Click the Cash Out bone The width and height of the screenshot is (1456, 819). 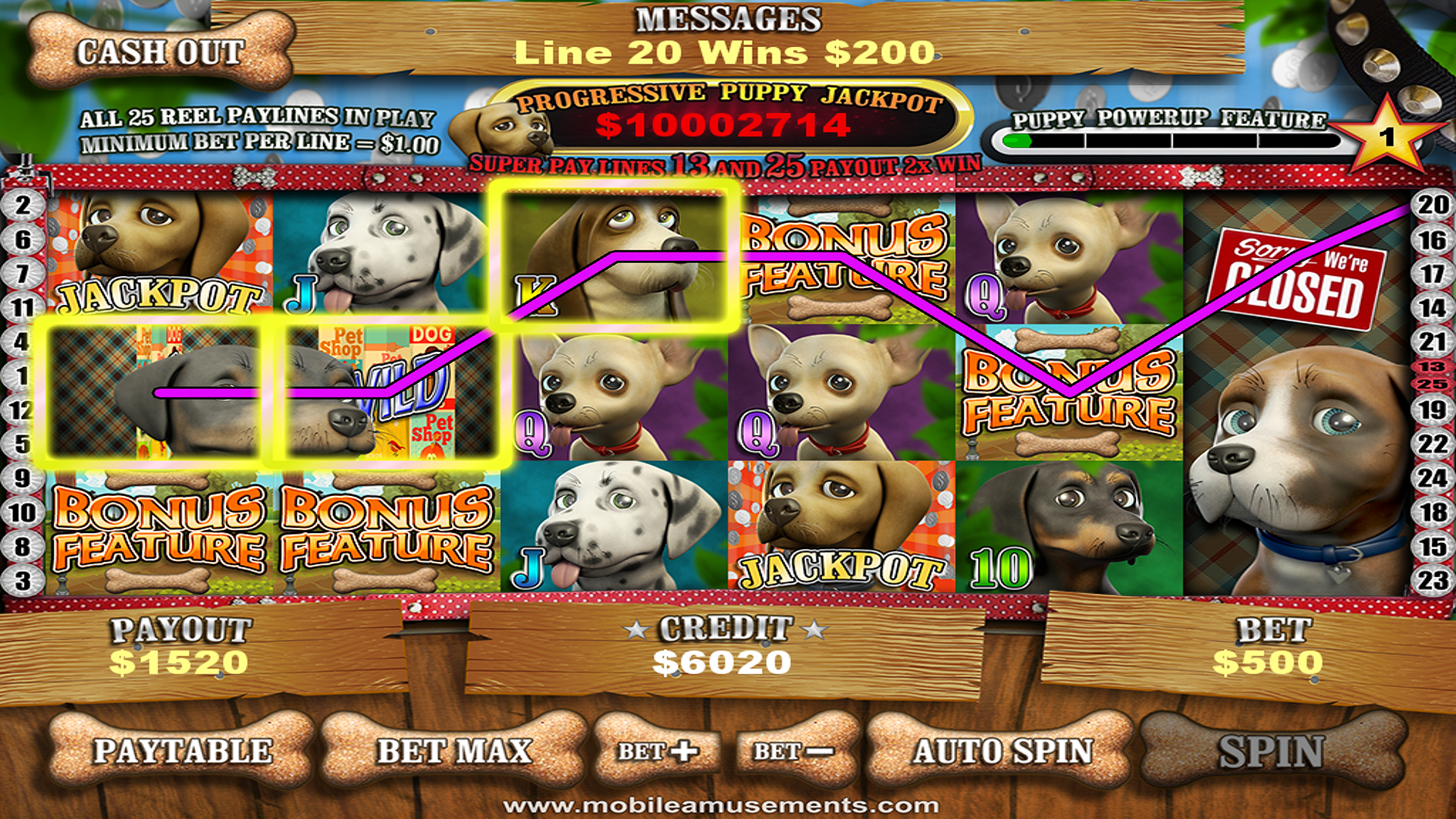[x=159, y=52]
